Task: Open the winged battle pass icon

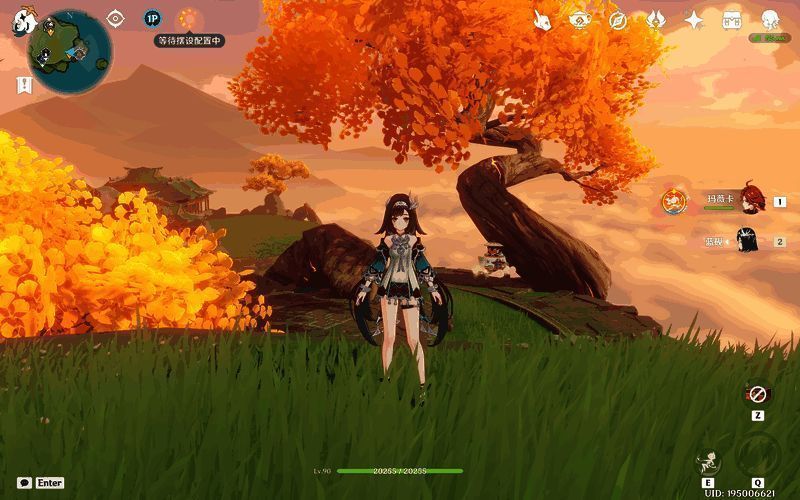Action: click(x=656, y=20)
